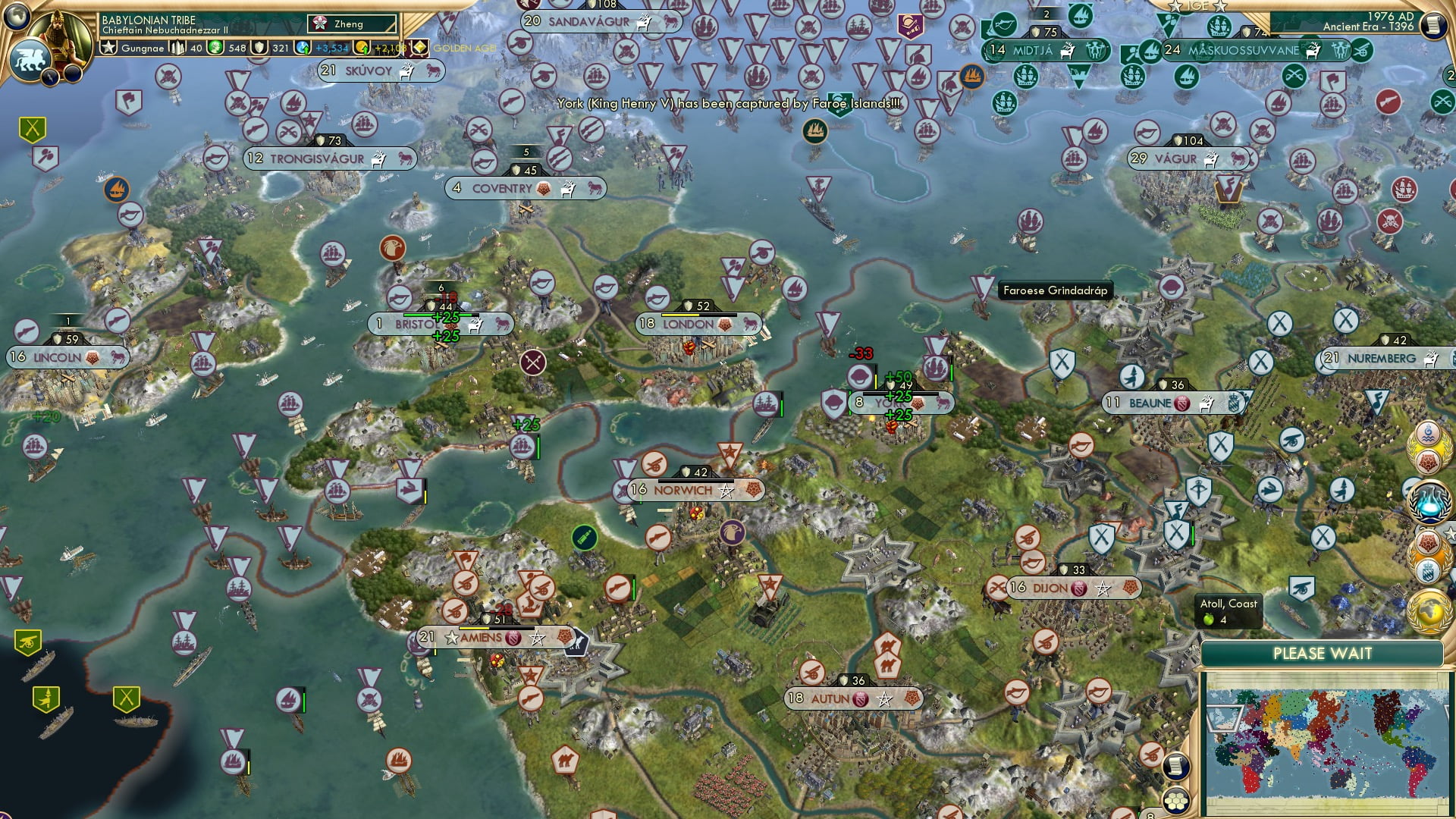Image resolution: width=1456 pixels, height=819 pixels.
Task: Click the blue technology discovered notification medallion
Action: point(1429,500)
